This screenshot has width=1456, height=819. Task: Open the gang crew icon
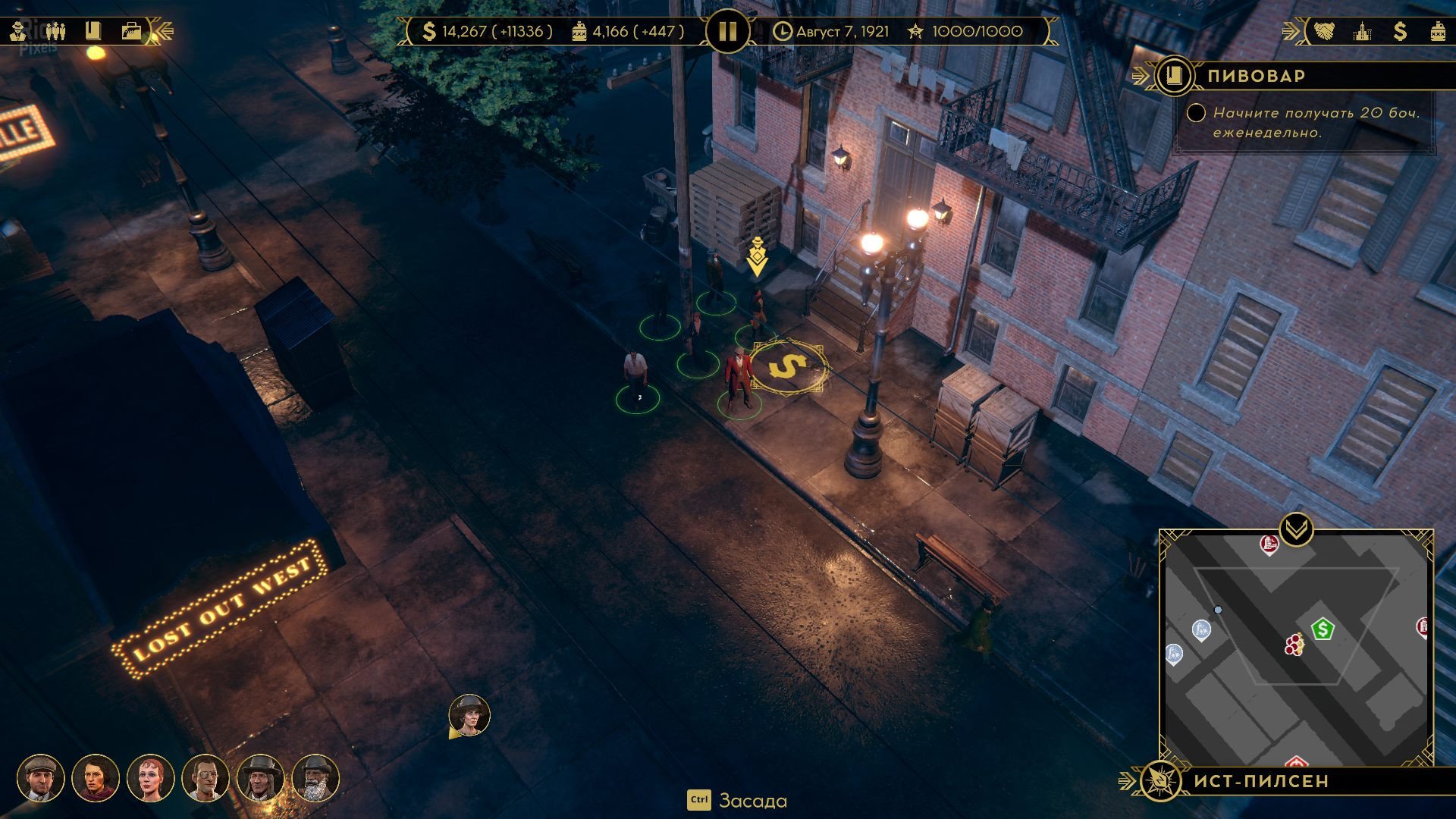[x=55, y=31]
